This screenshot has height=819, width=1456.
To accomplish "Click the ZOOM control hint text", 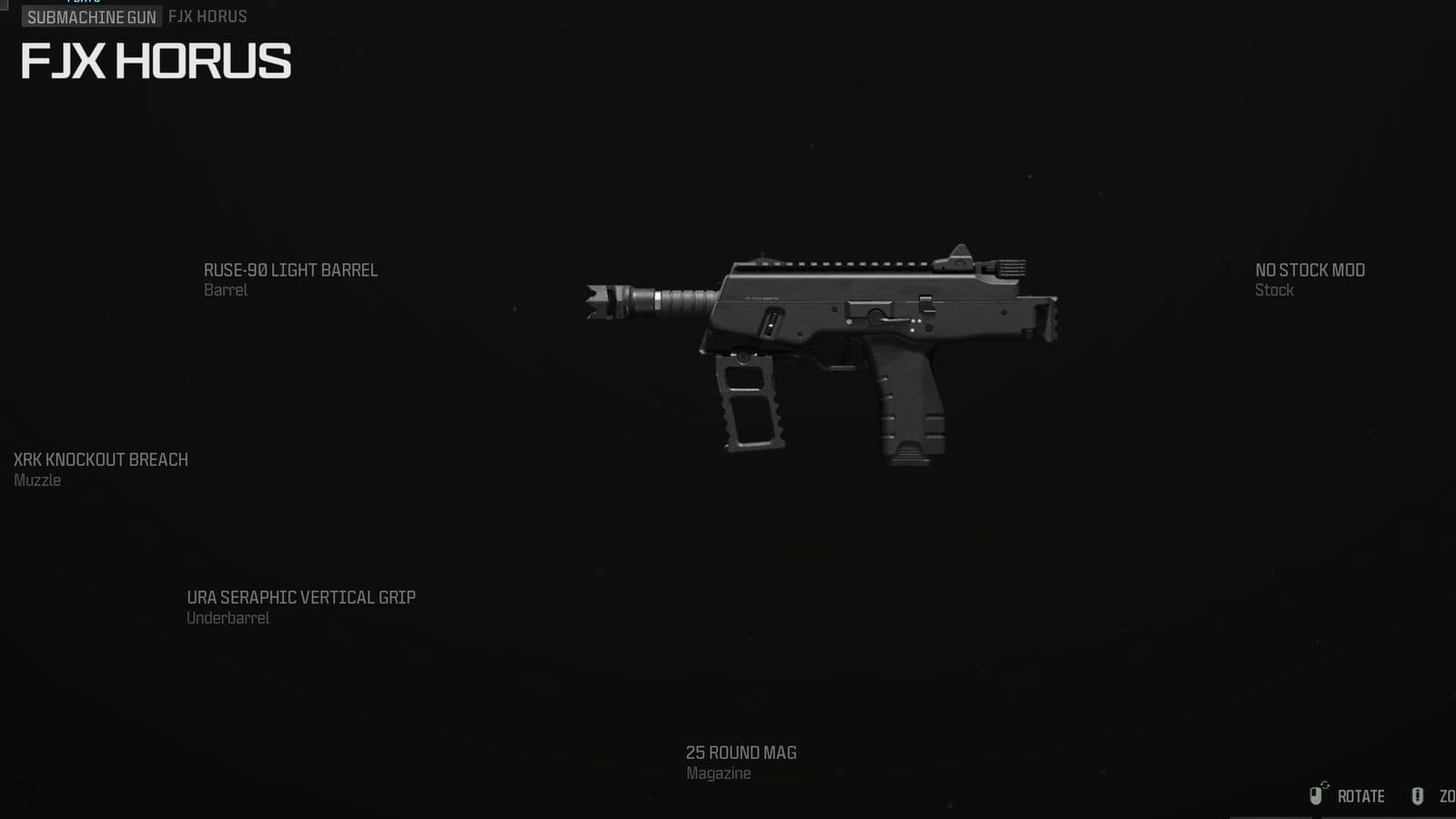I will point(1448,795).
